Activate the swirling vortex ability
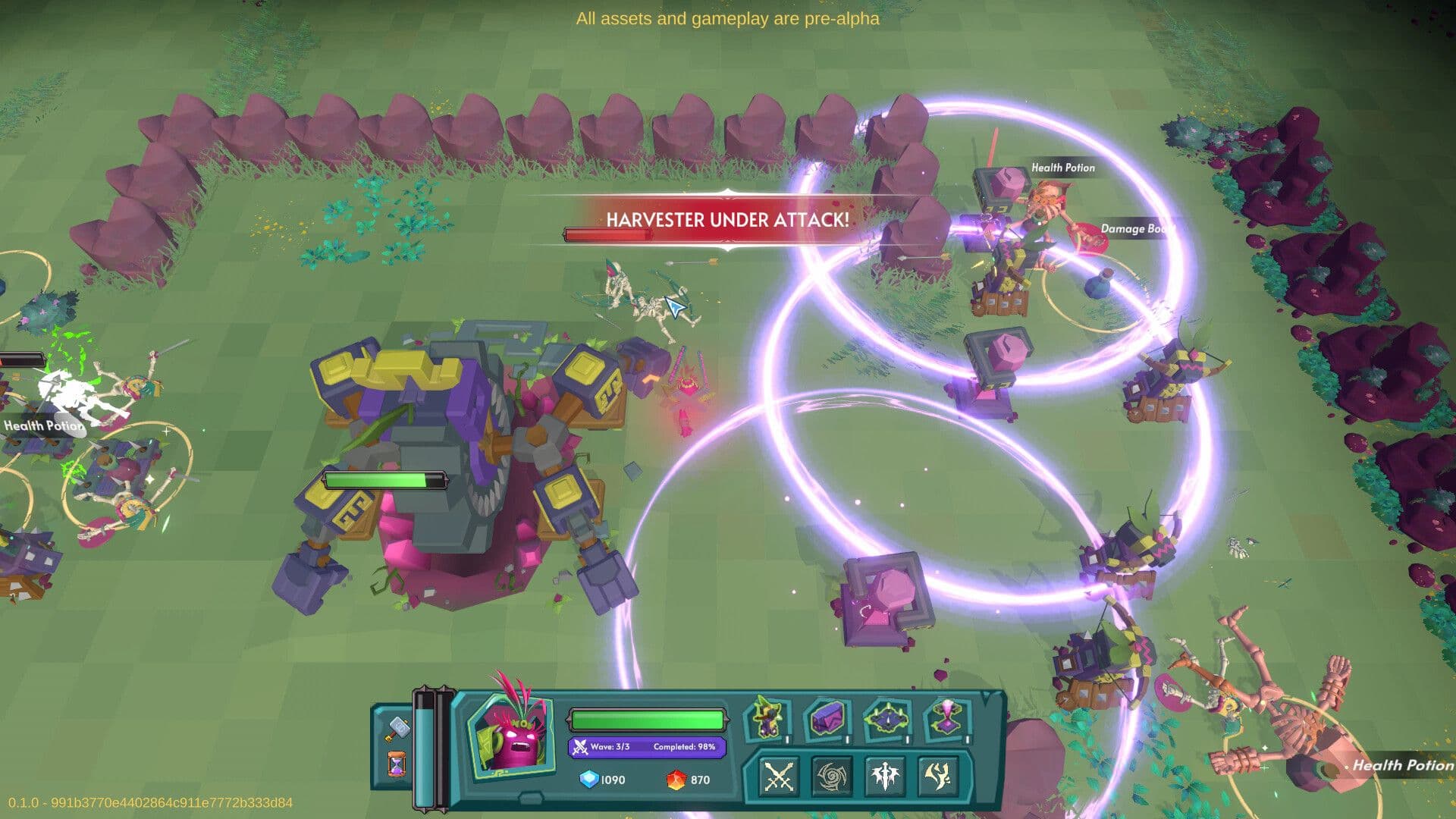Viewport: 1456px width, 819px height. pyautogui.click(x=832, y=777)
